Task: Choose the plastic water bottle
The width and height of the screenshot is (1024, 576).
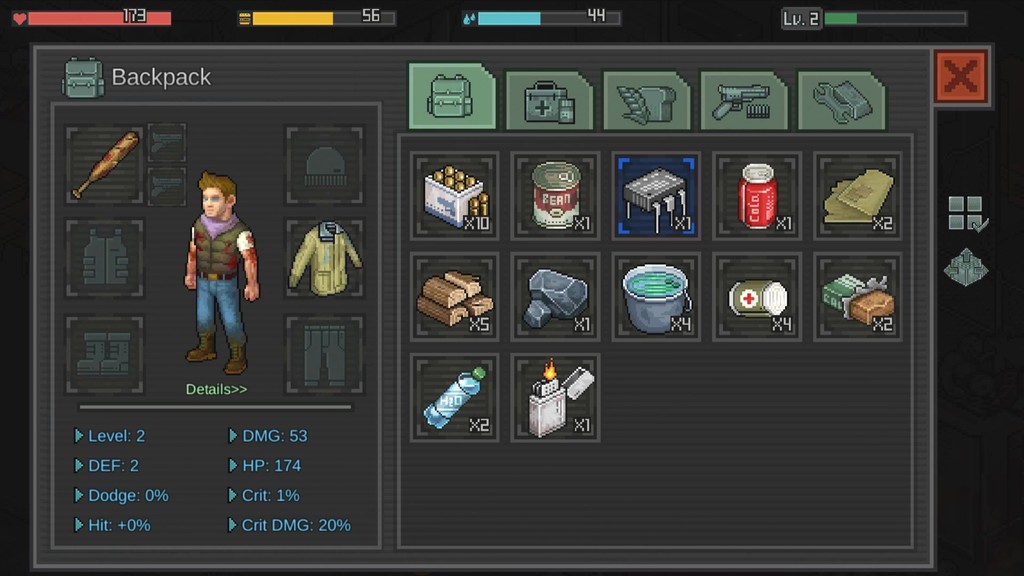Action: coord(455,397)
